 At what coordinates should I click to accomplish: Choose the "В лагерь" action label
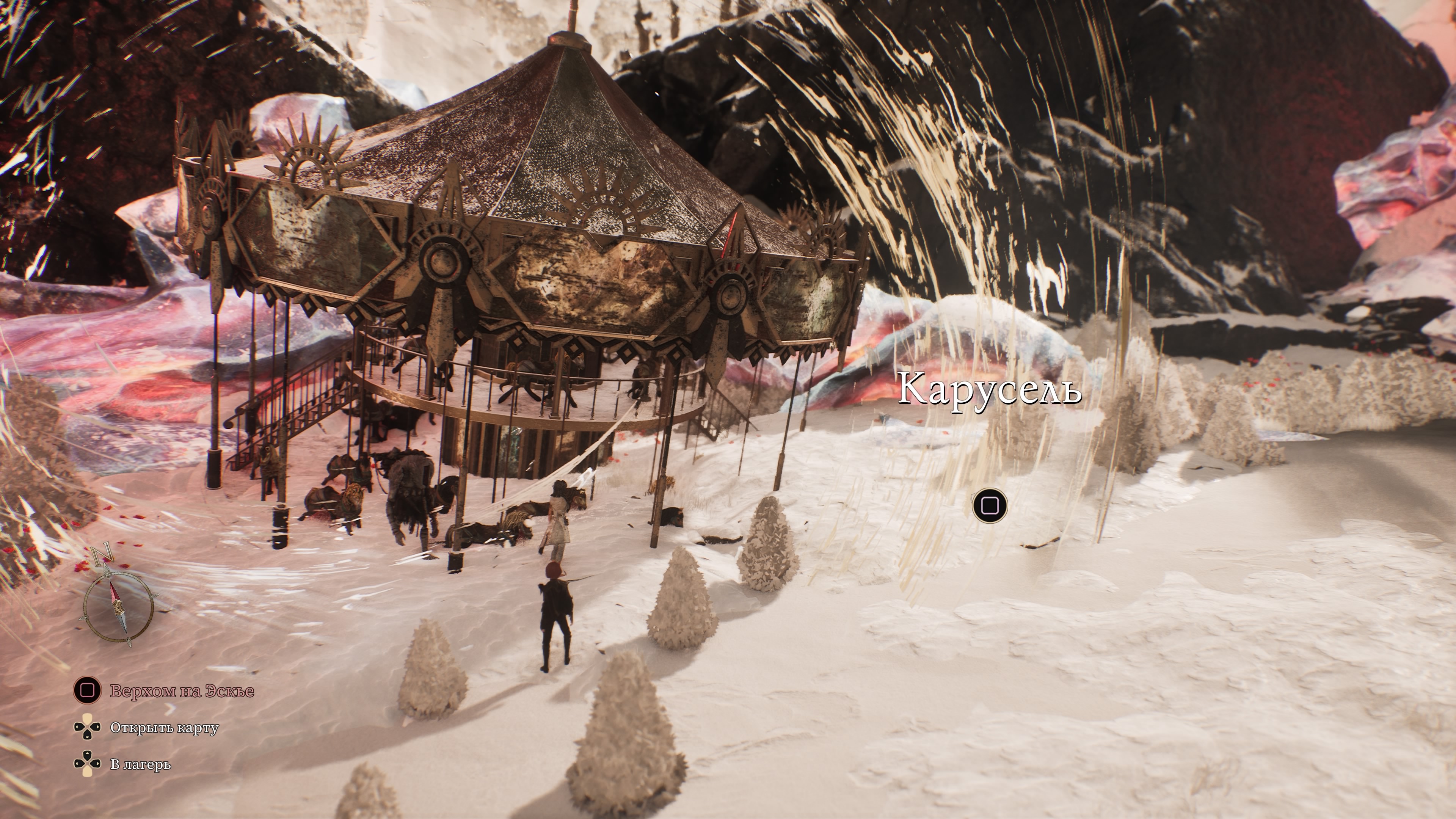pyautogui.click(x=140, y=764)
